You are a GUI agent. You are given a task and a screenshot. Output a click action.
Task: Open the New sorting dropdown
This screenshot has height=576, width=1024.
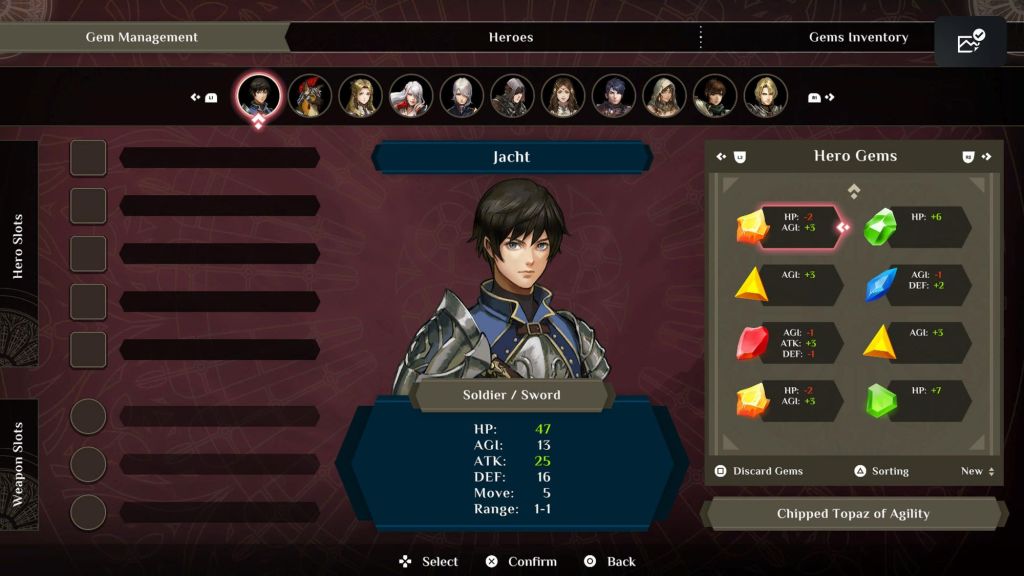click(977, 471)
